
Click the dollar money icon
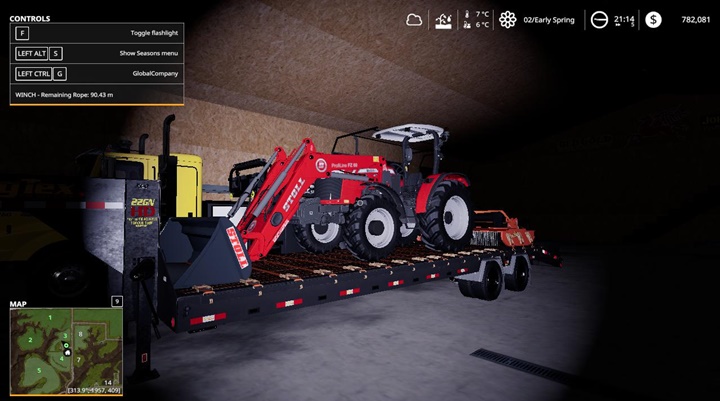(653, 19)
